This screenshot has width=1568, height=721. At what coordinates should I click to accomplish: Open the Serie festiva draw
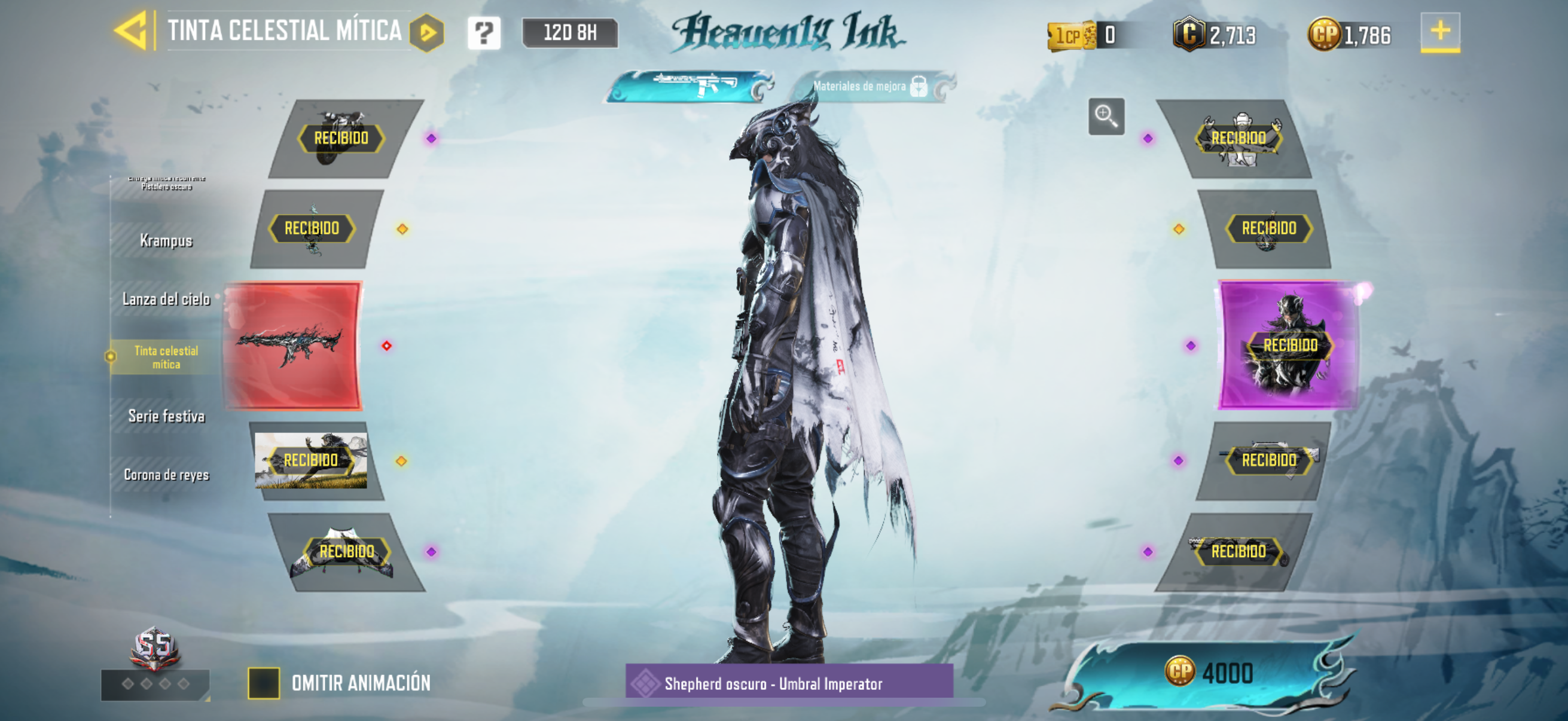166,416
